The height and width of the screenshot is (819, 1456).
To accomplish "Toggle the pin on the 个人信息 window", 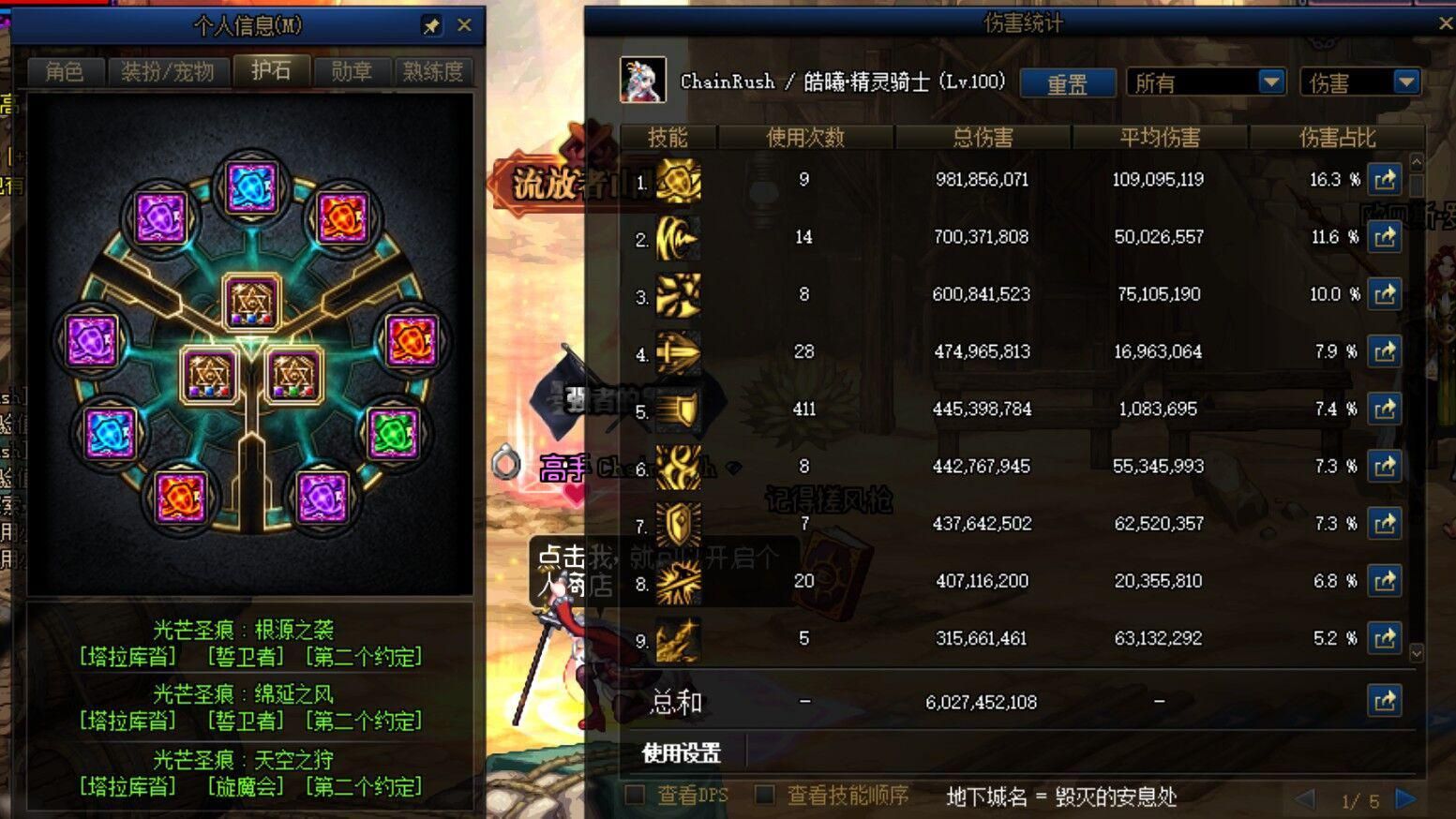I will [x=431, y=25].
